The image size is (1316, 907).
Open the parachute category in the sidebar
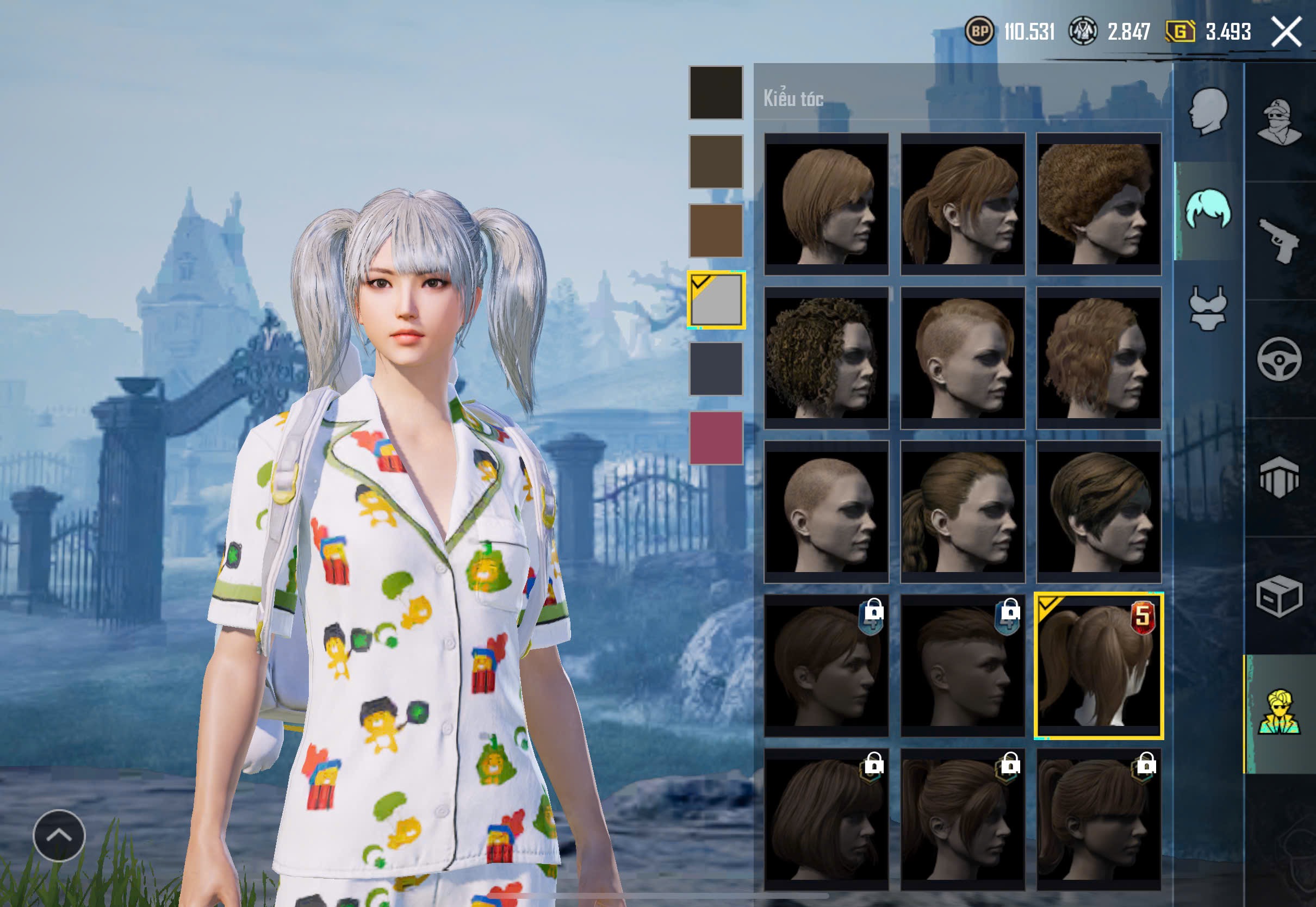1279,477
